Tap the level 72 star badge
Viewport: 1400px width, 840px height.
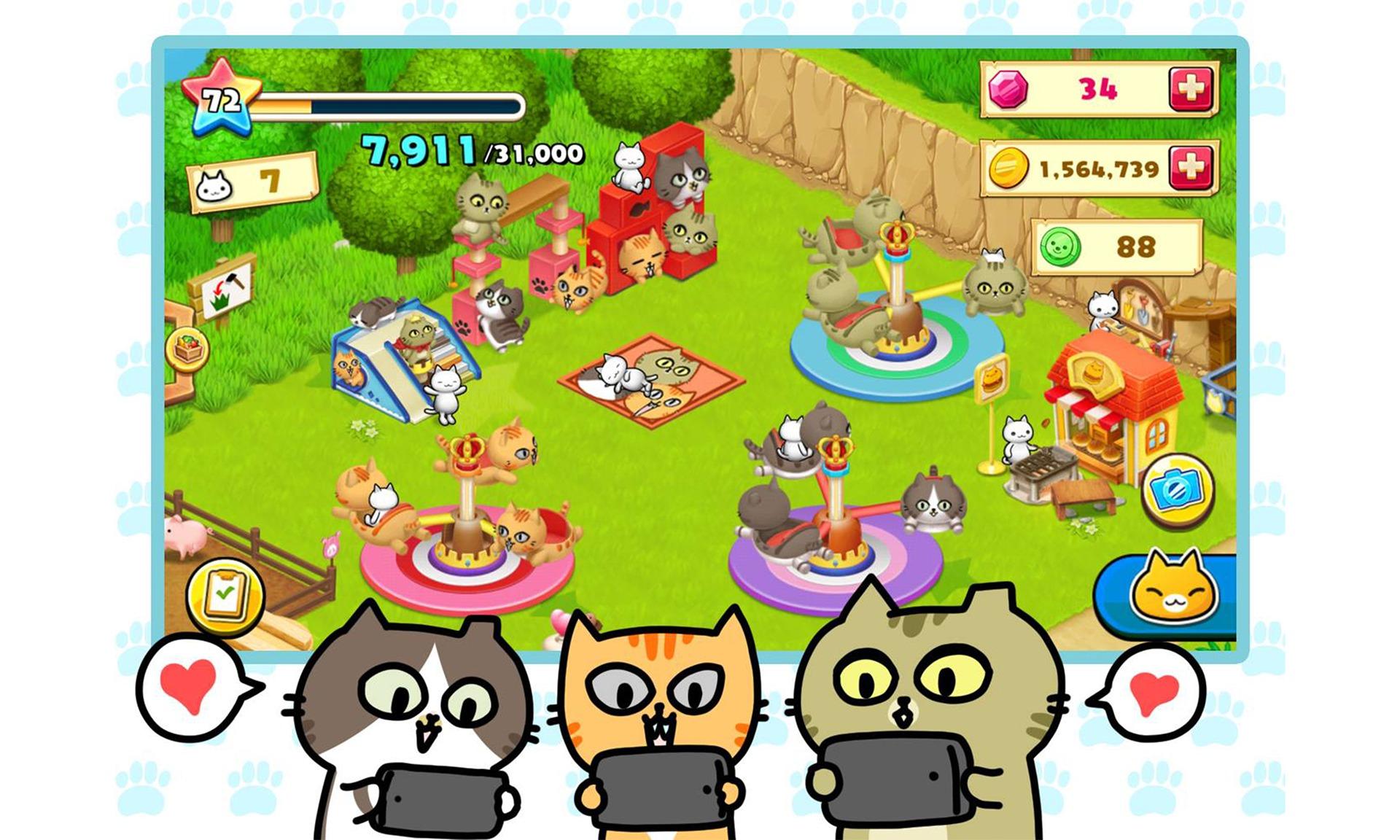click(x=219, y=98)
